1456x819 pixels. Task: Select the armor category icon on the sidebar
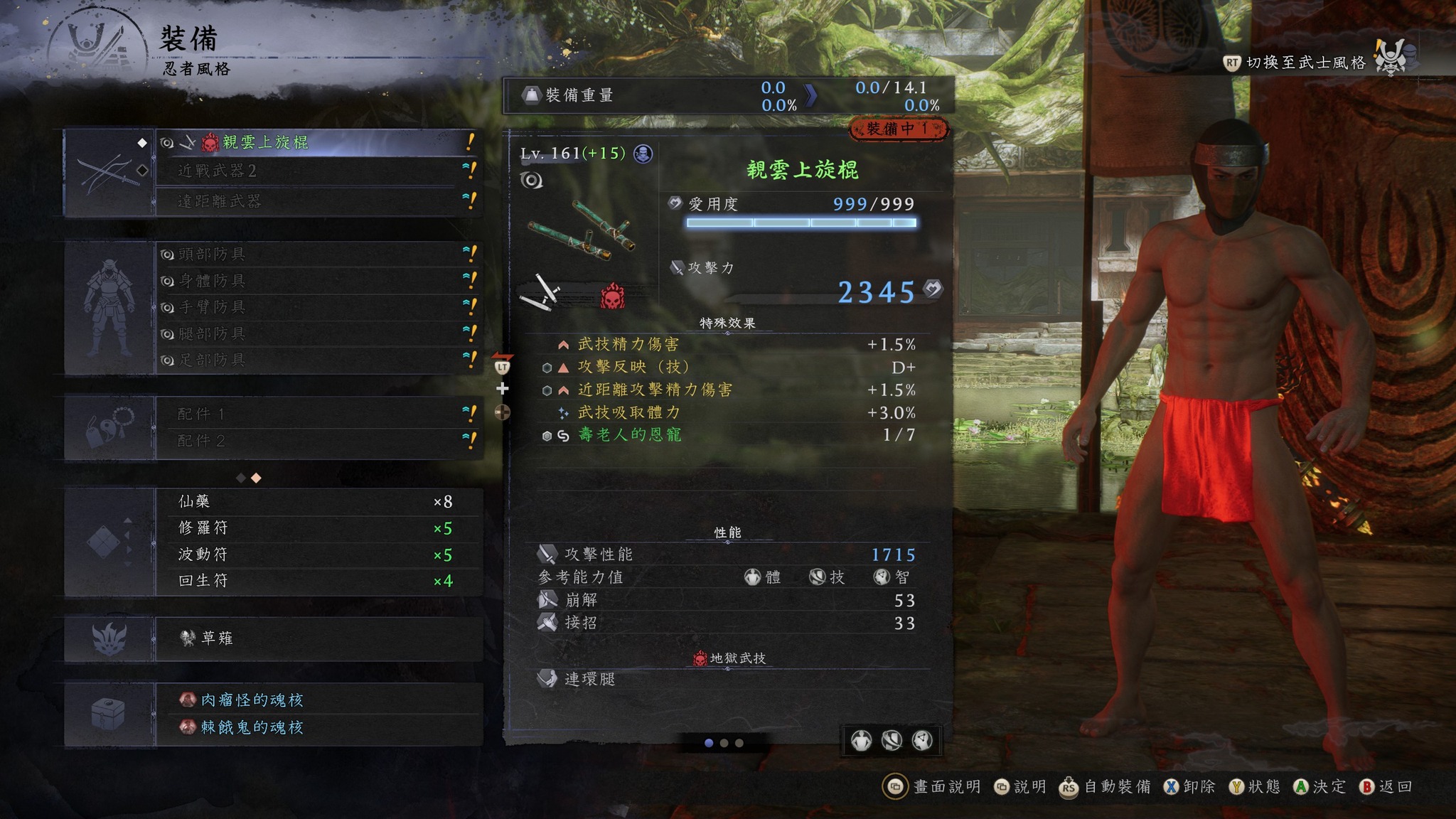point(110,306)
